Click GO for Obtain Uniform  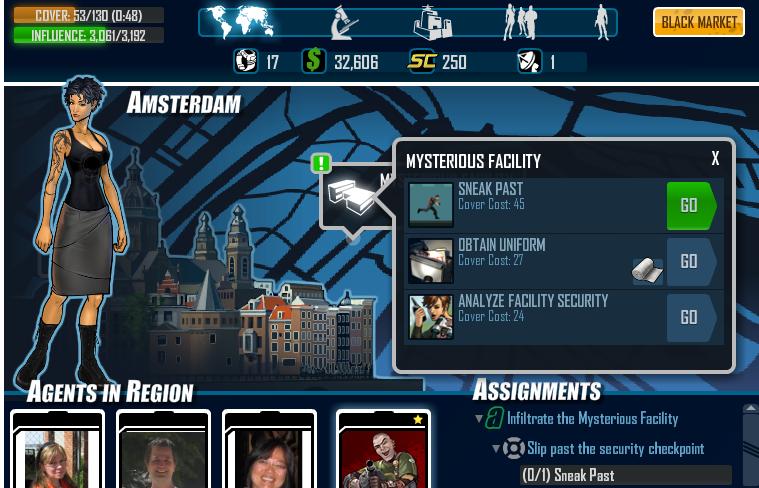pyautogui.click(x=690, y=261)
